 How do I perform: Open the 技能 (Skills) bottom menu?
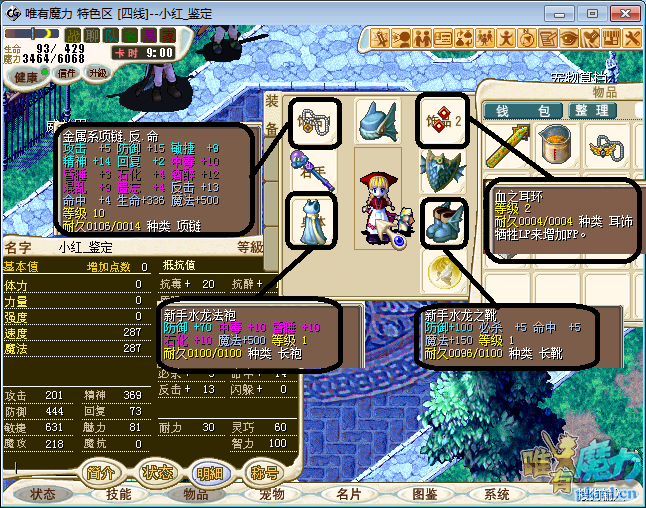(119, 494)
